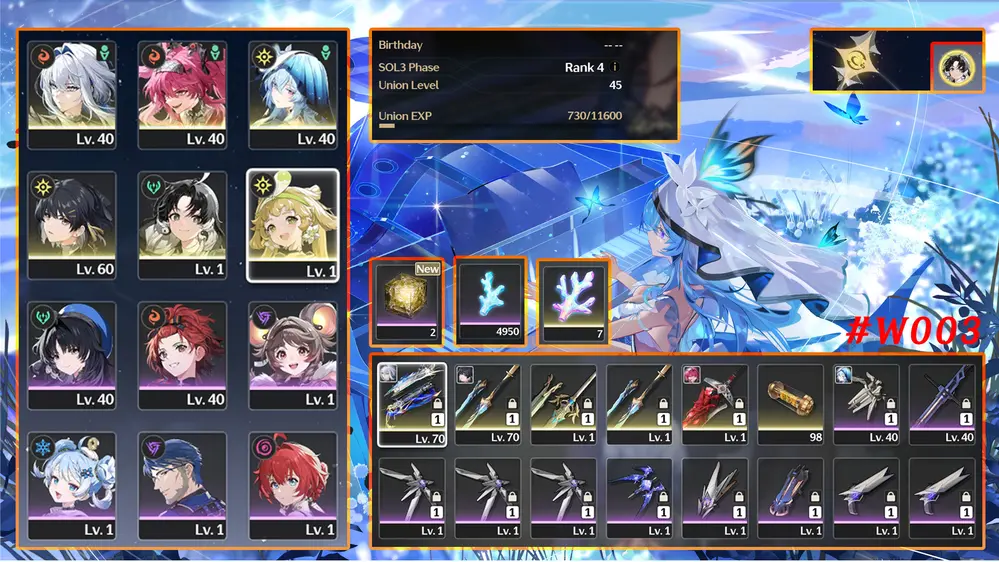Select the golden tube item with 98
The height and width of the screenshot is (562, 999).
pos(792,404)
